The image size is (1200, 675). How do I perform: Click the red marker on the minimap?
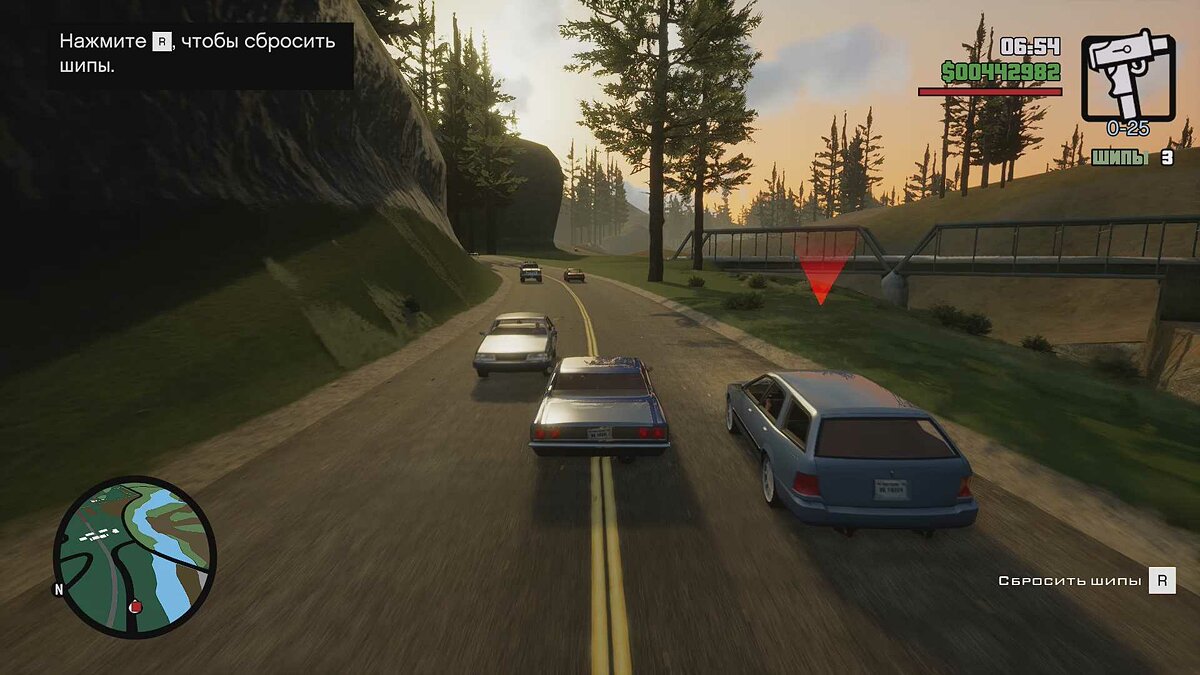135,606
